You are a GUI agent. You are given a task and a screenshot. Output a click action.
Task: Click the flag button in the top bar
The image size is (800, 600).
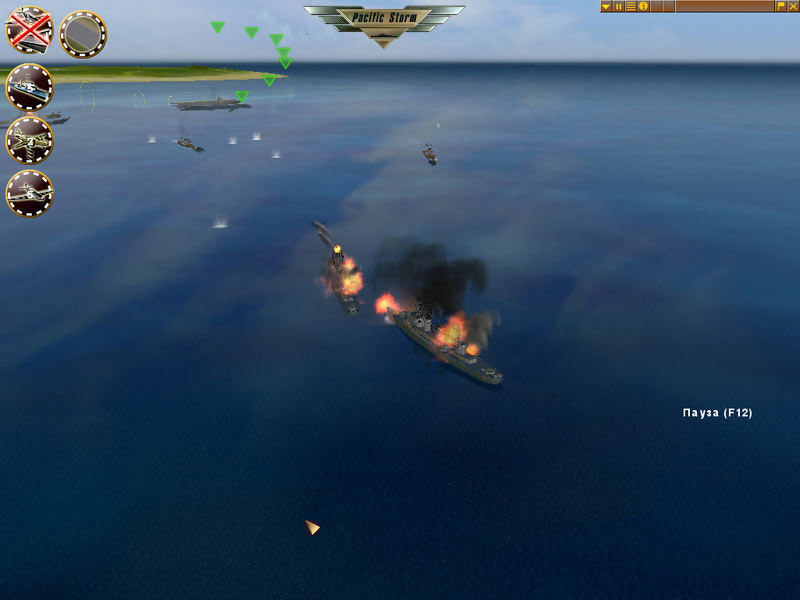pos(781,6)
